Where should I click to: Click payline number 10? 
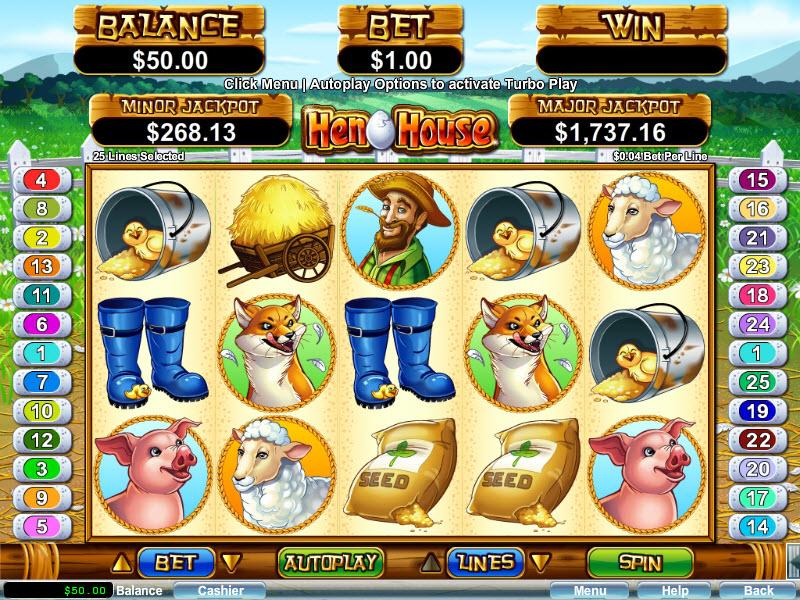coord(42,410)
